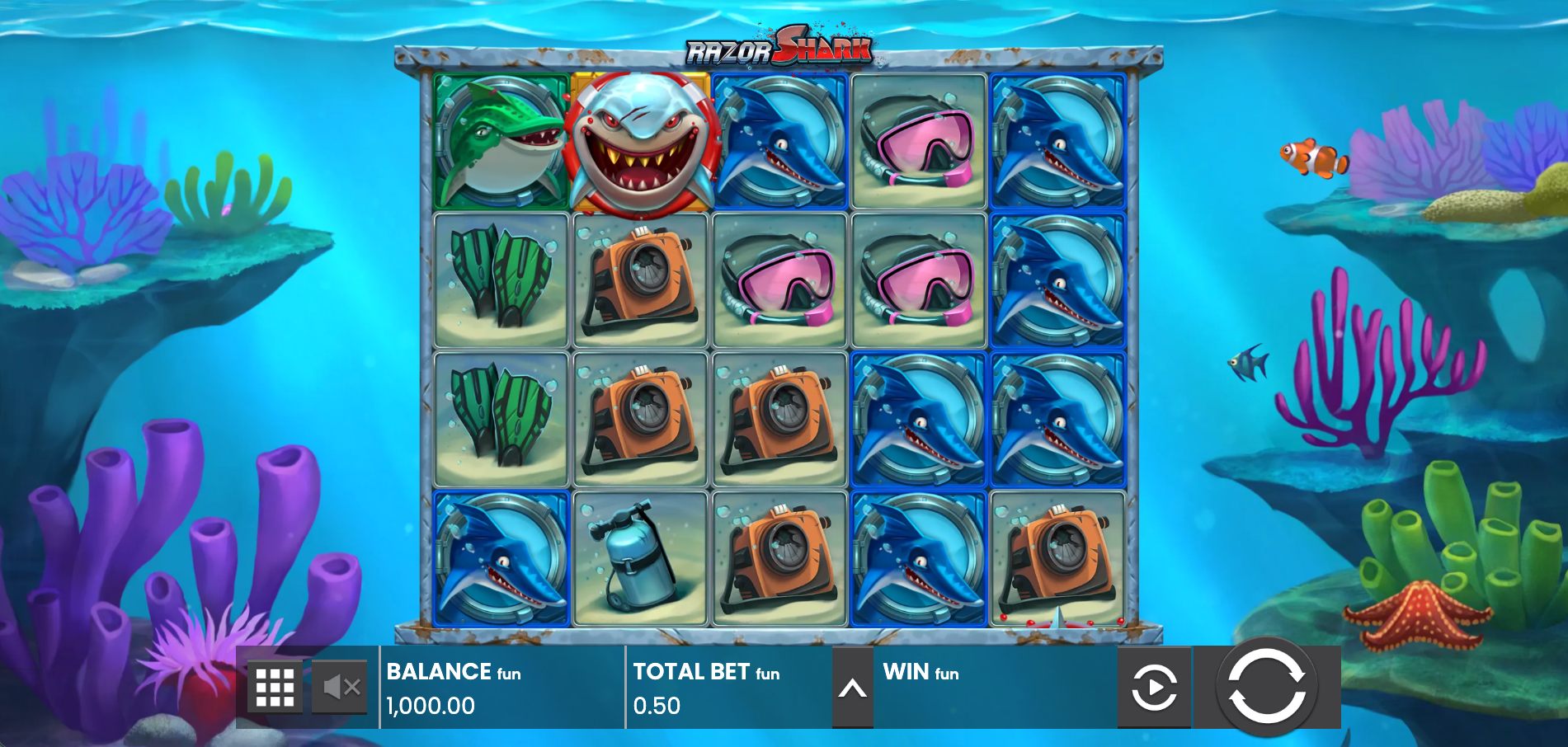Click the green shark symbol in the top-left reel
Viewport: 1568px width, 747px height.
coord(496,142)
